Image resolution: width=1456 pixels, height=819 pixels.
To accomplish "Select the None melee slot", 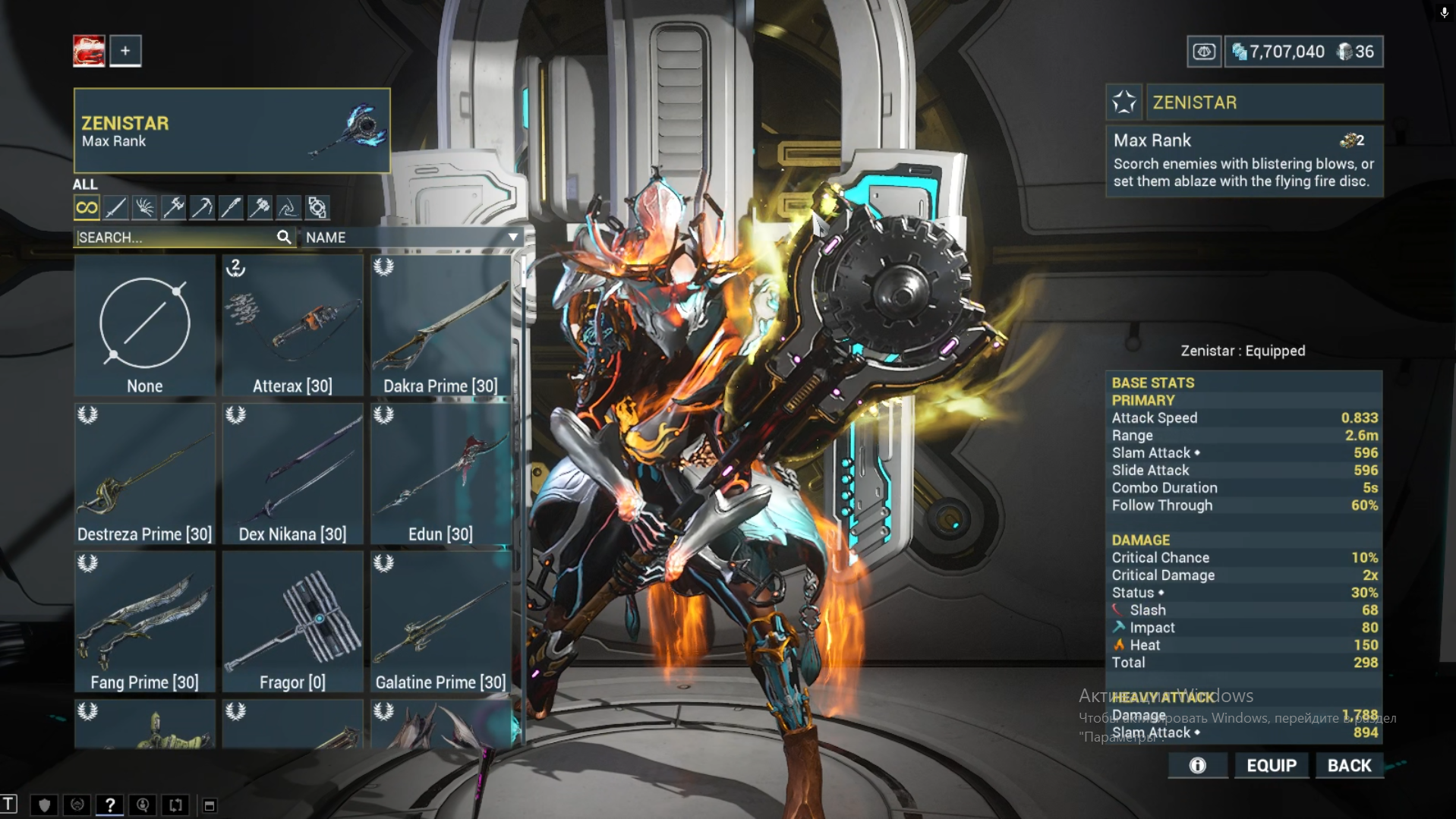I will click(144, 326).
